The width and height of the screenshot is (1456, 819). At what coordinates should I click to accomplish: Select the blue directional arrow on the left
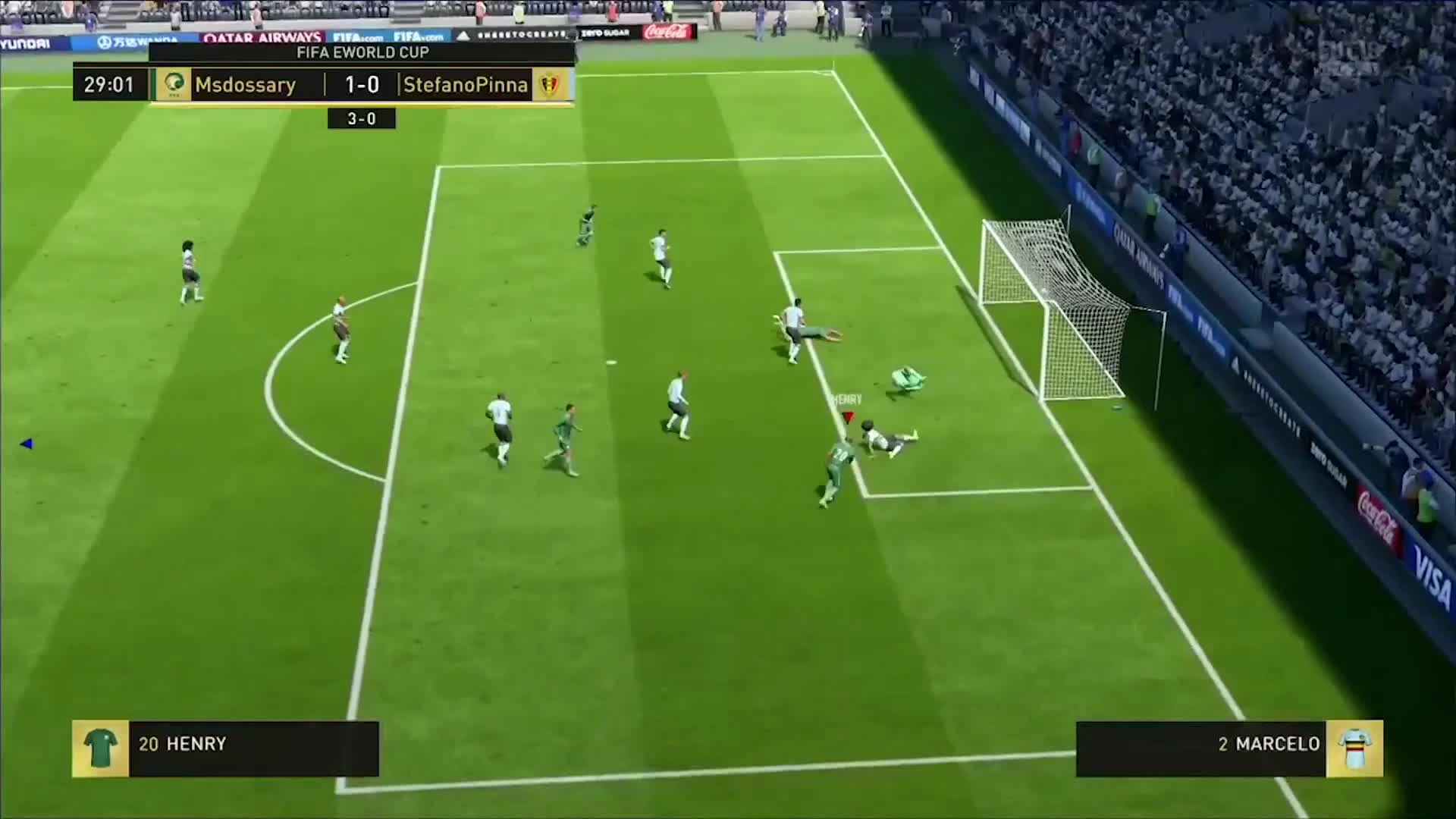(27, 444)
